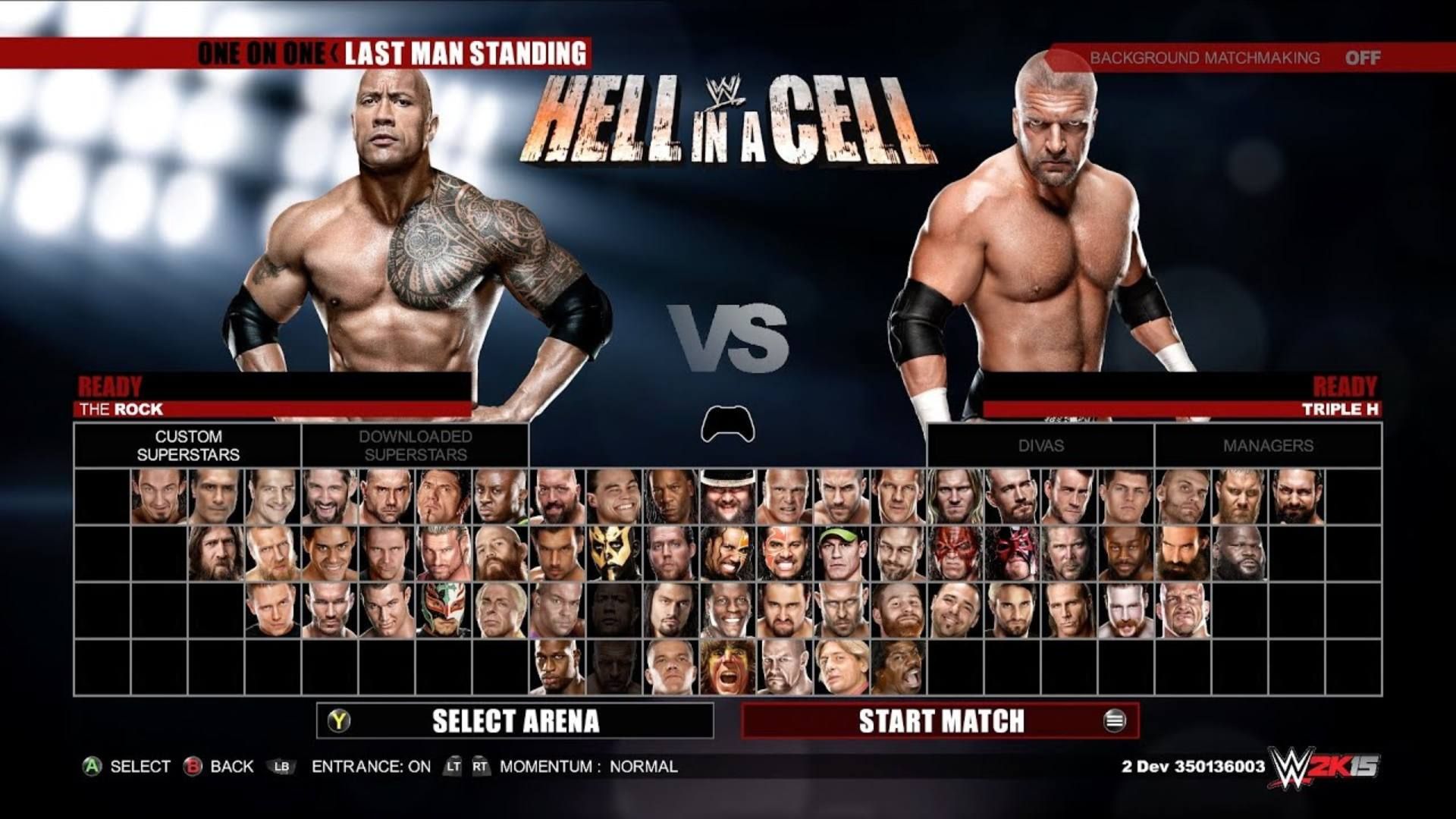Switch to the Downloaded Superstars tab
The height and width of the screenshot is (819, 1456).
416,445
